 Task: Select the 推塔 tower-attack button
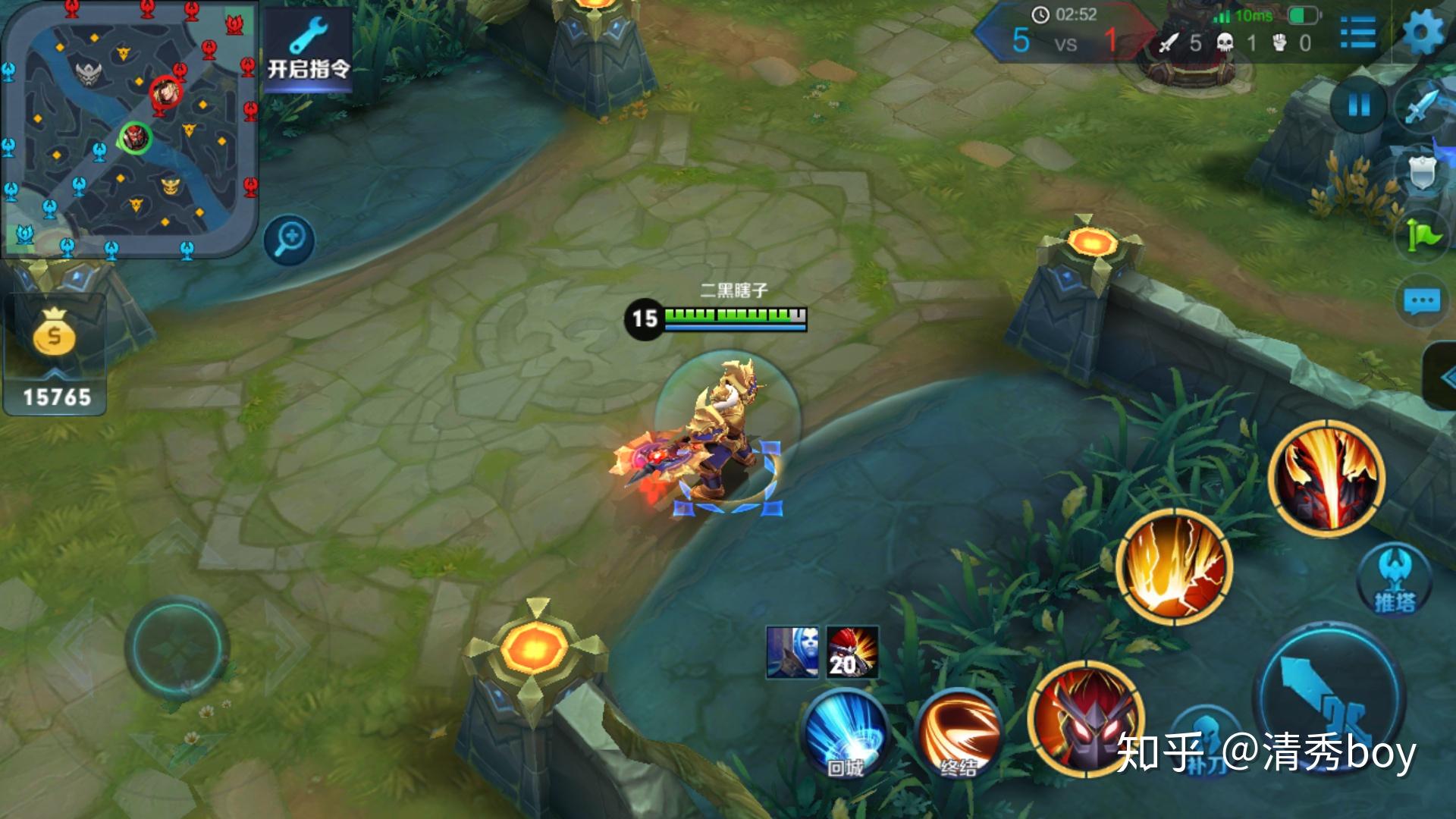point(1395,582)
